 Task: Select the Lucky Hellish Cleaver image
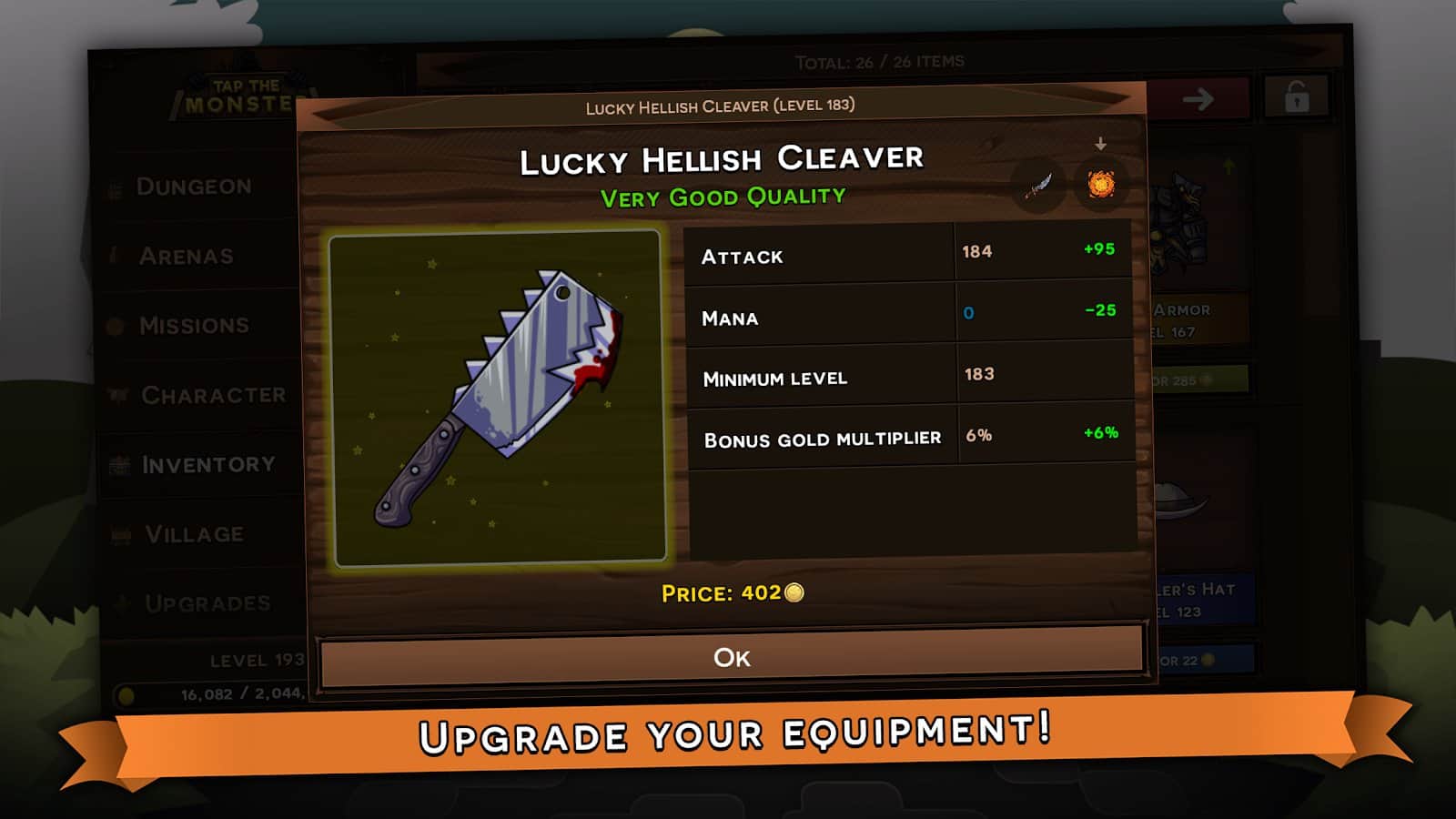499,399
